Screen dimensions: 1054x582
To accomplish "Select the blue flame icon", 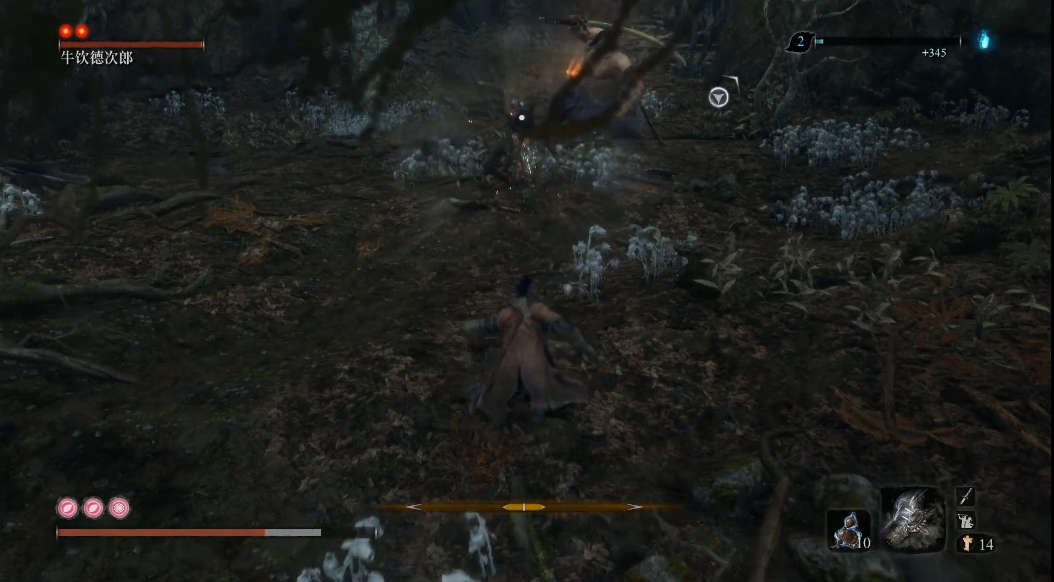I will tap(983, 41).
